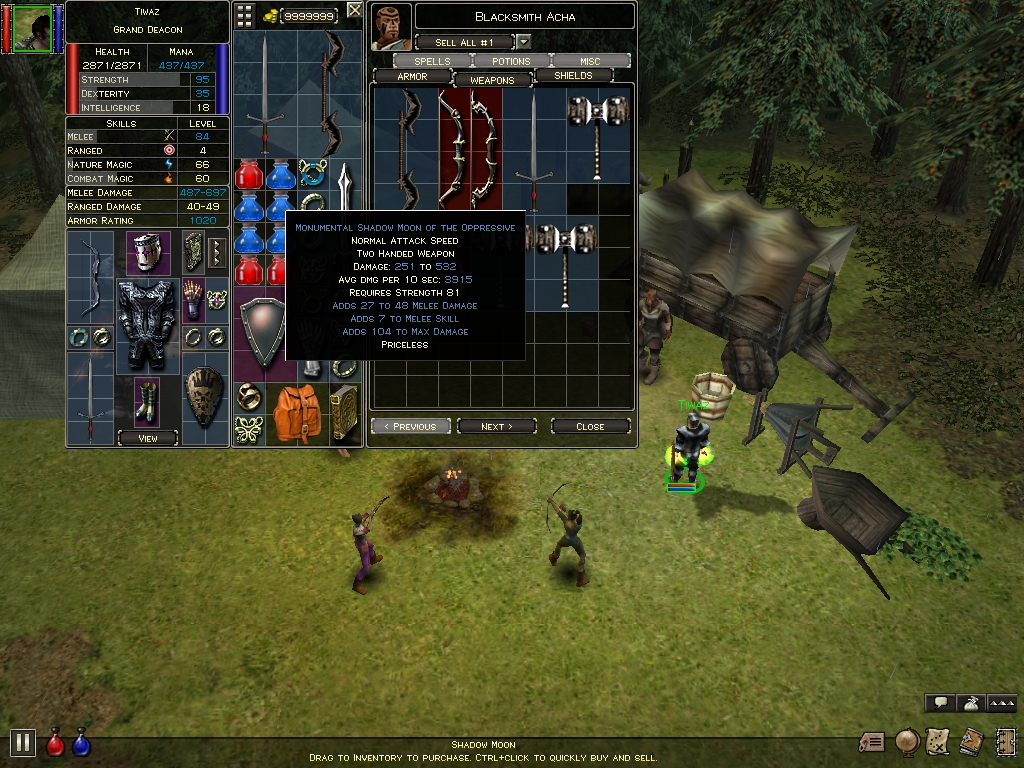Open the Shields shop tab

(572, 76)
